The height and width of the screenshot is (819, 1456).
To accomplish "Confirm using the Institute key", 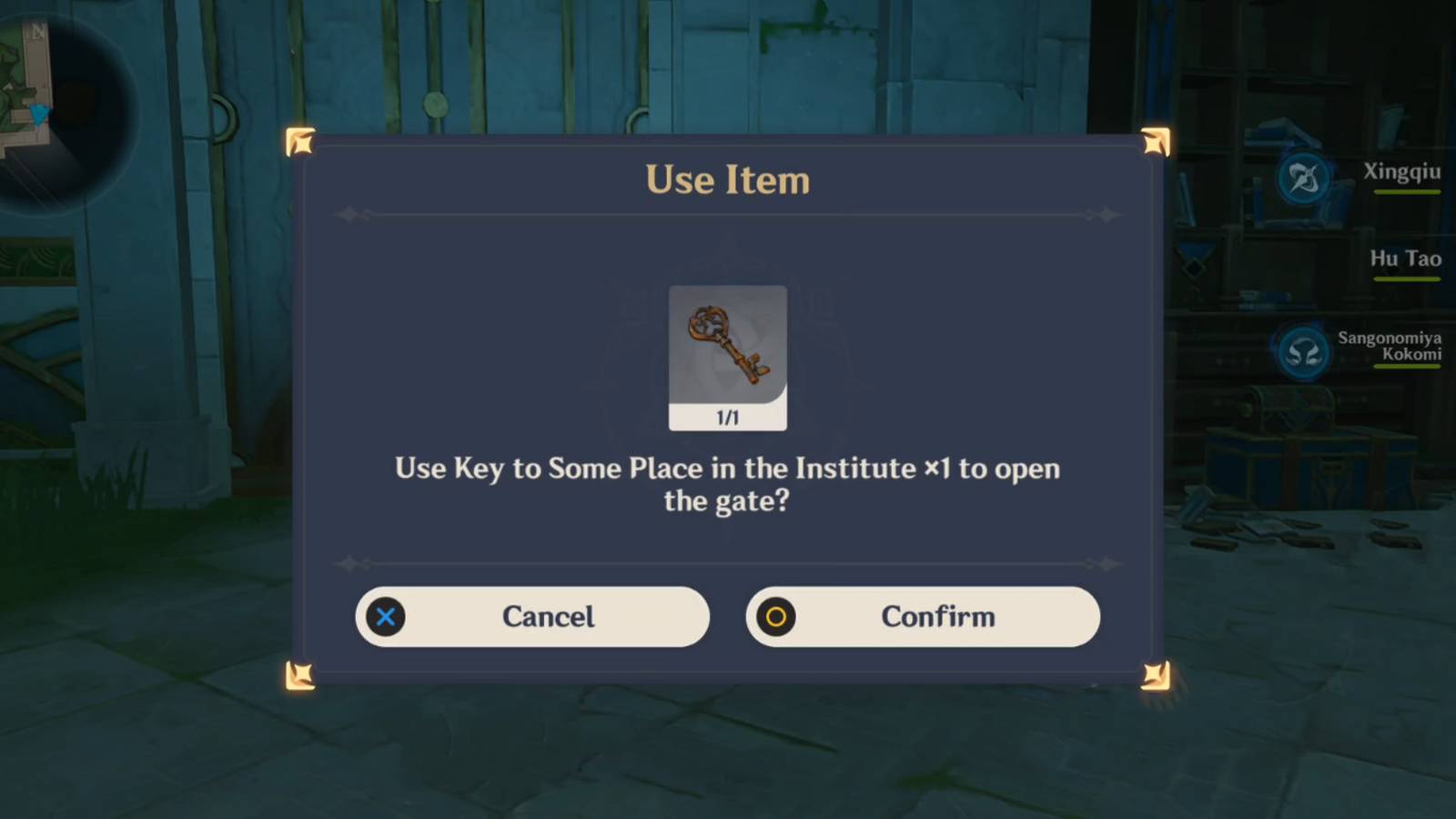I will point(924,616).
